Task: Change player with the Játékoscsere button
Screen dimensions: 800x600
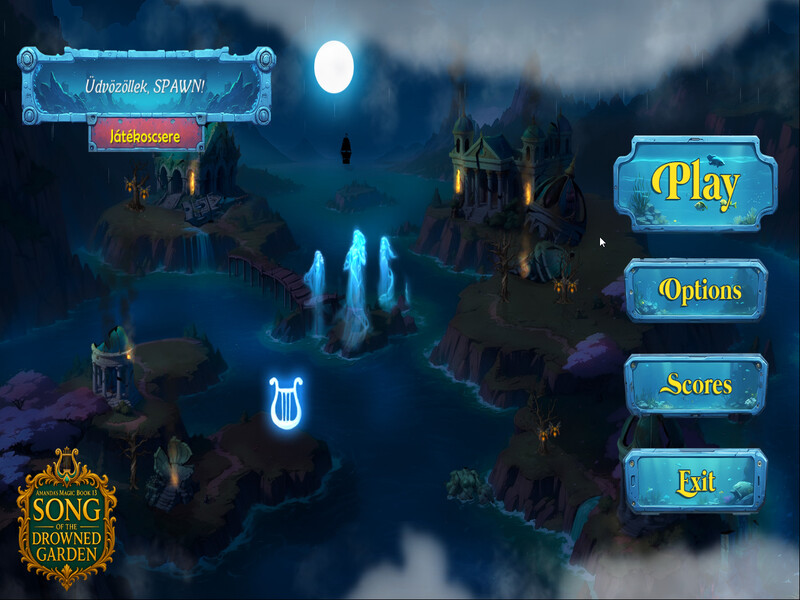Action: [146, 136]
